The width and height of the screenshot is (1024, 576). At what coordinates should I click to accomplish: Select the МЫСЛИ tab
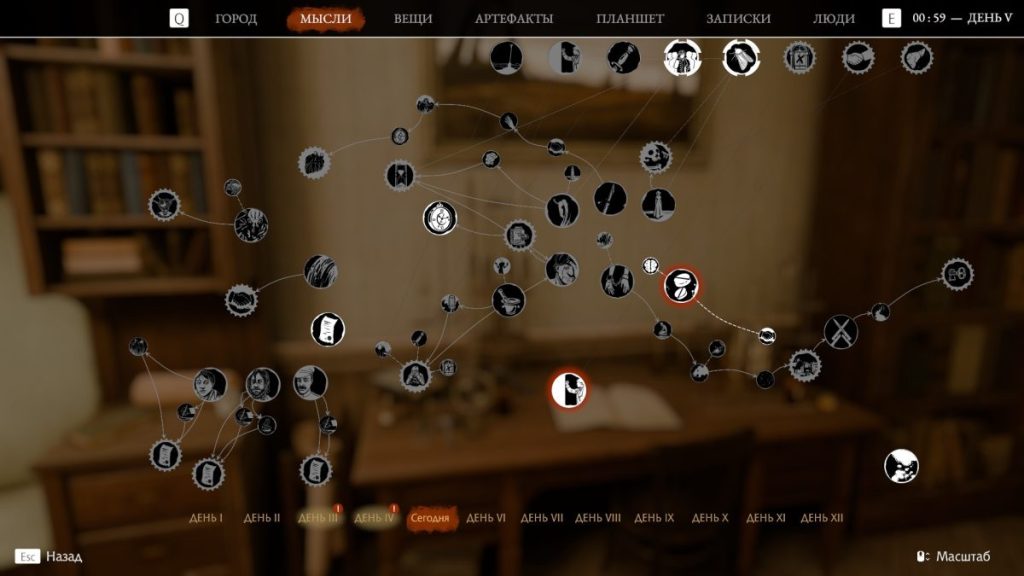click(x=326, y=18)
